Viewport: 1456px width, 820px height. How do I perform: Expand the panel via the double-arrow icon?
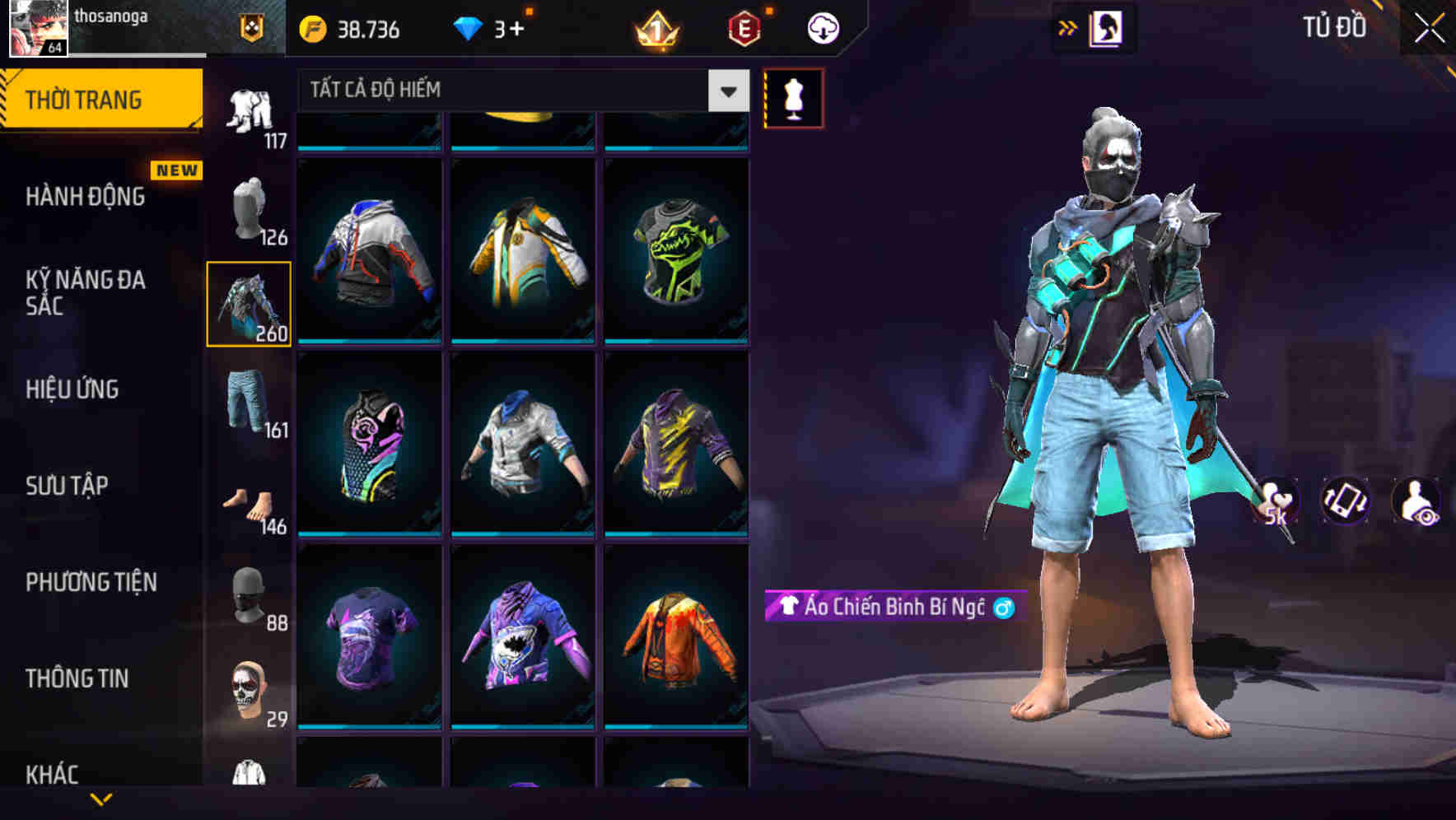coord(1068,27)
